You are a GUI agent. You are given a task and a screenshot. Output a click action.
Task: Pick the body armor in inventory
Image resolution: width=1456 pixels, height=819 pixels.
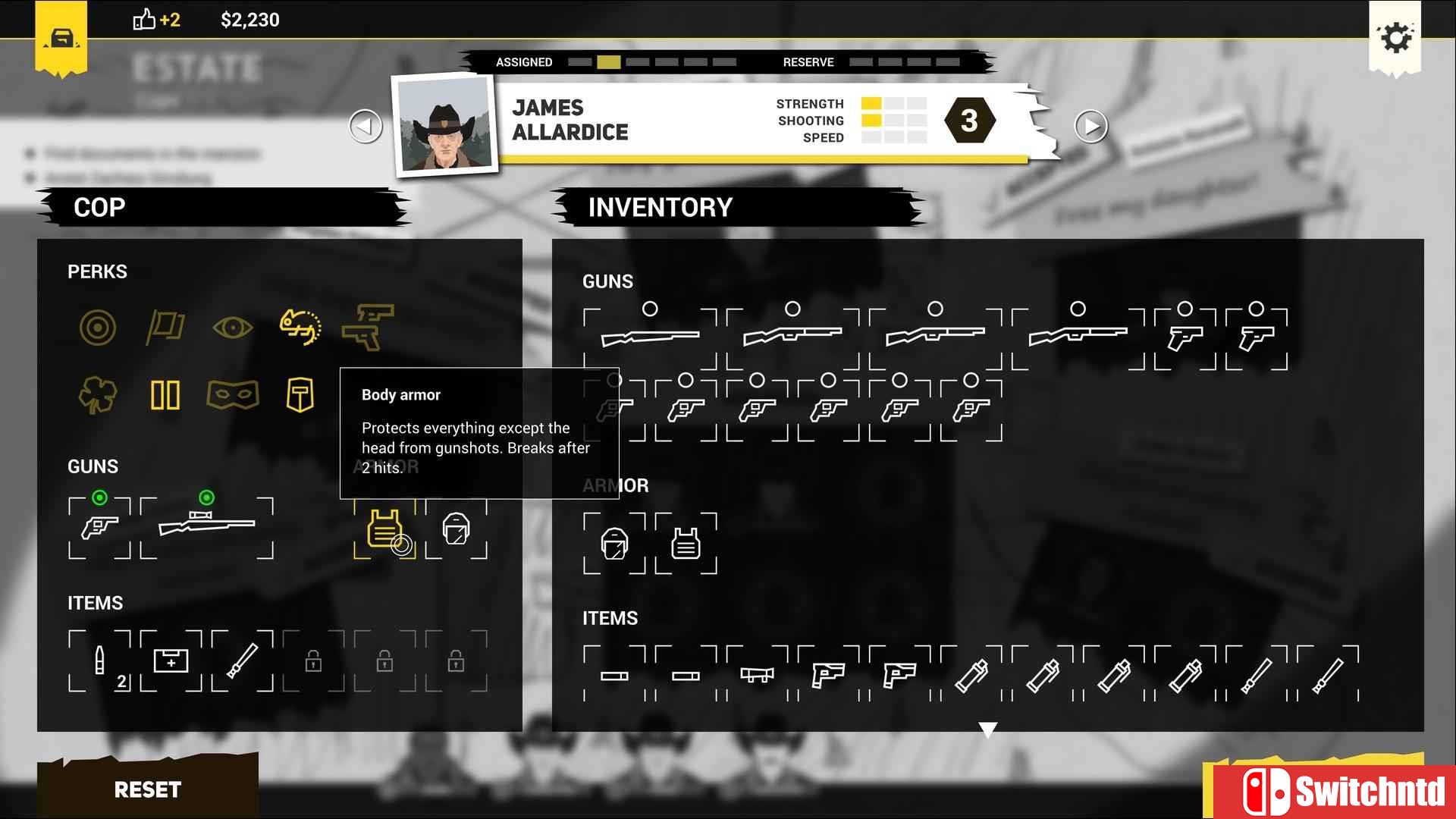pyautogui.click(x=686, y=544)
